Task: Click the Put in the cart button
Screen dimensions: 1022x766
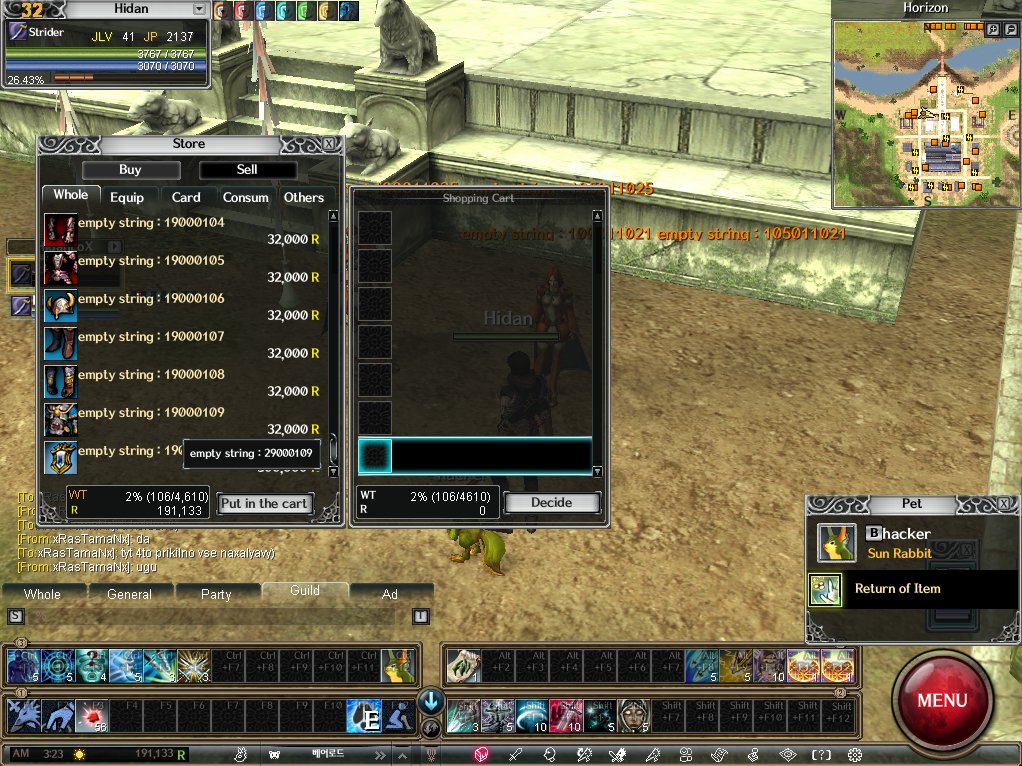Action: 265,504
